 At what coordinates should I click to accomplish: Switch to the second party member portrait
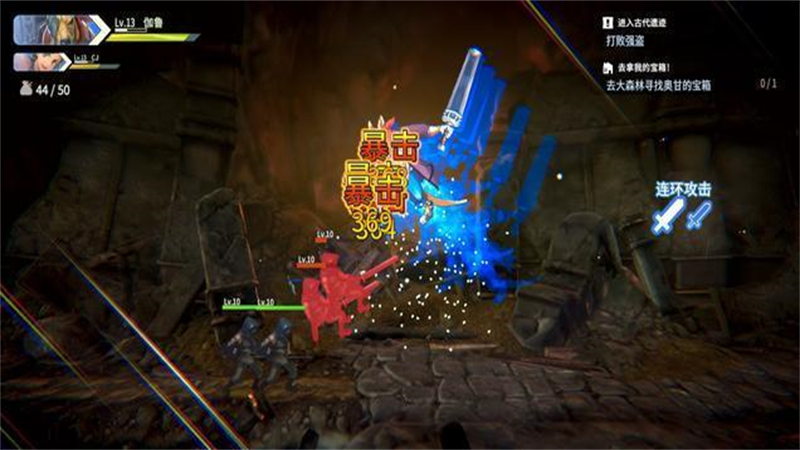pyautogui.click(x=42, y=62)
